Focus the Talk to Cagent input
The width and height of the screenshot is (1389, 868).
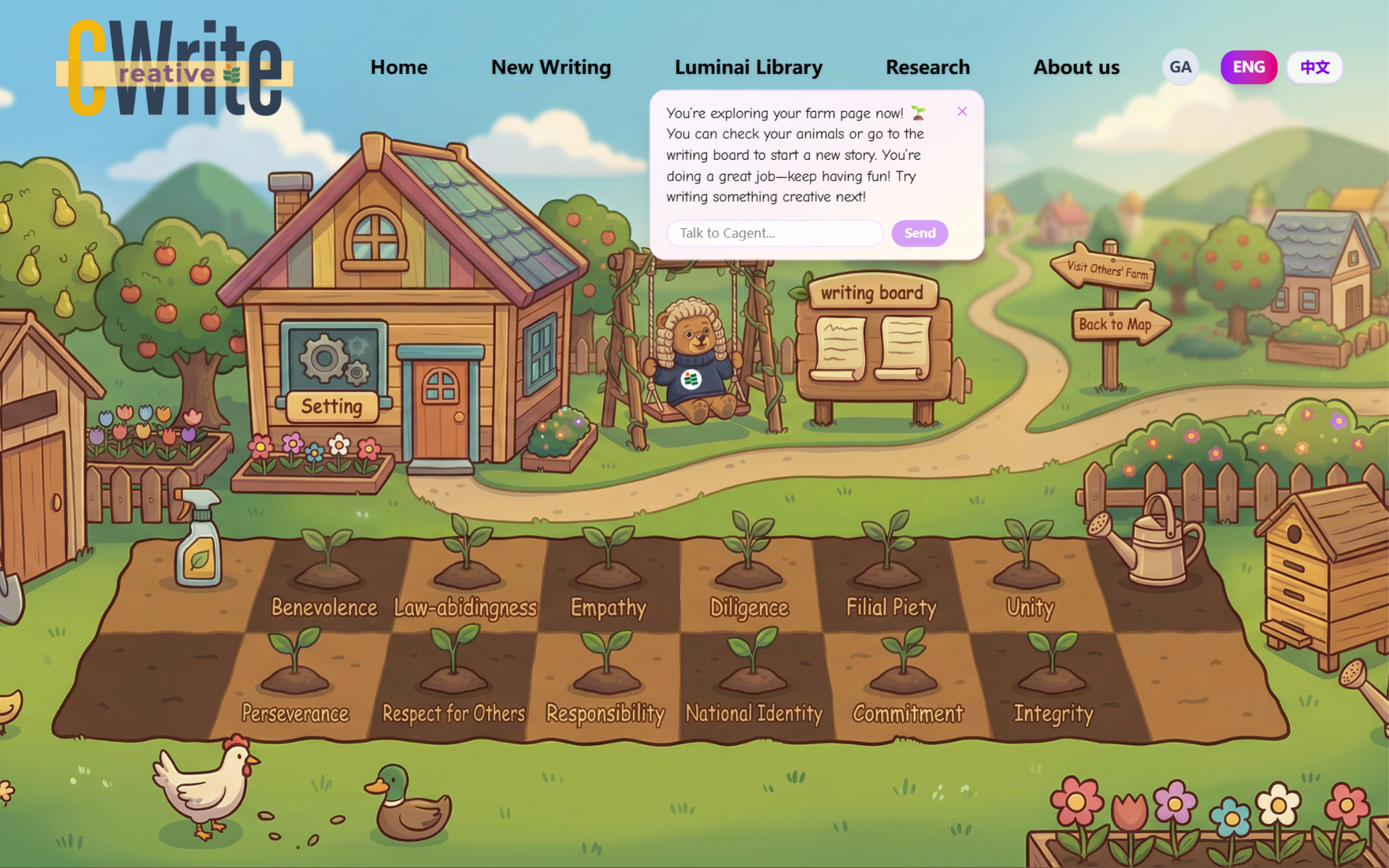pyautogui.click(x=774, y=233)
